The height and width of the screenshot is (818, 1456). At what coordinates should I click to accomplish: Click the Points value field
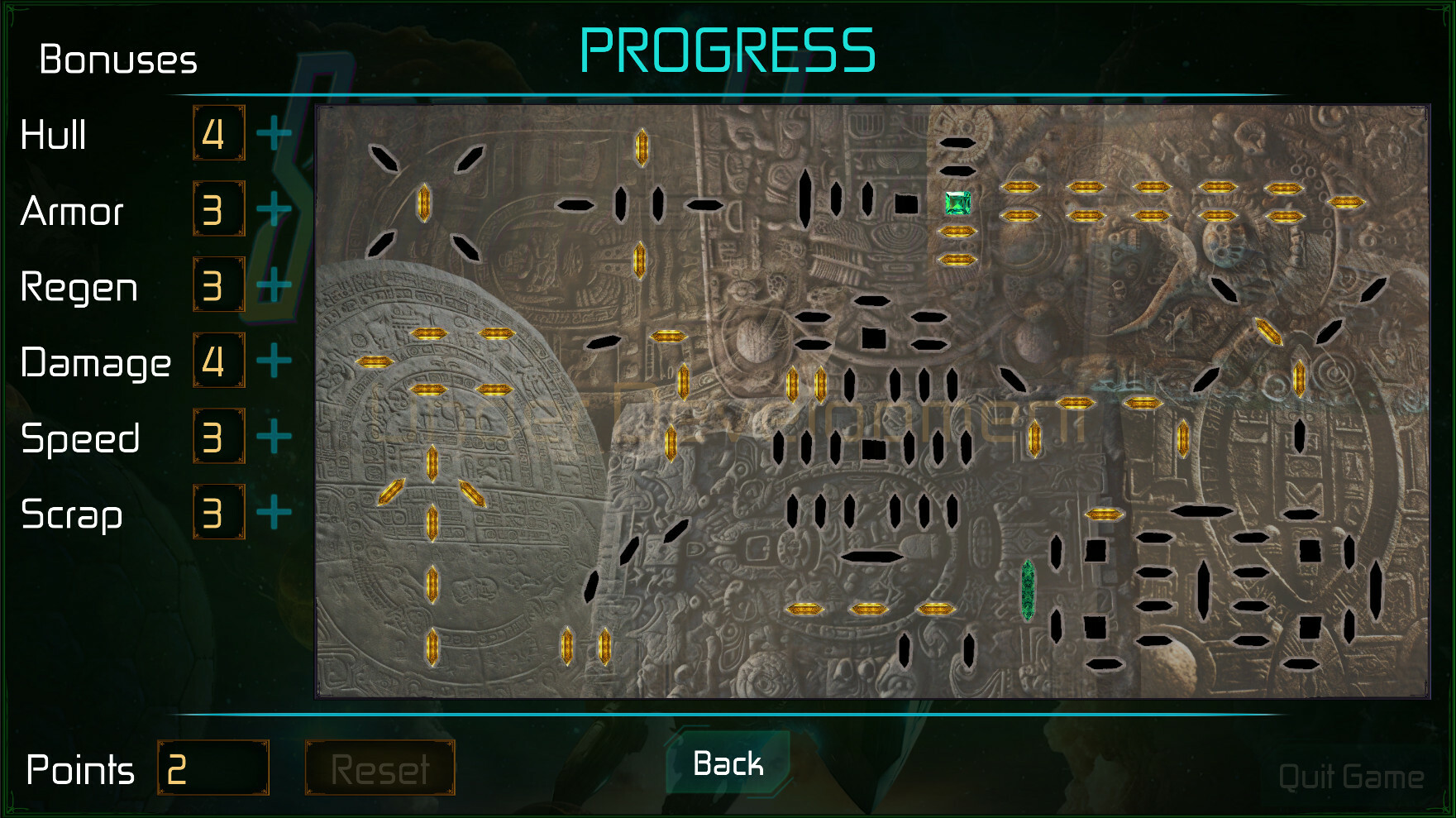pyautogui.click(x=215, y=768)
